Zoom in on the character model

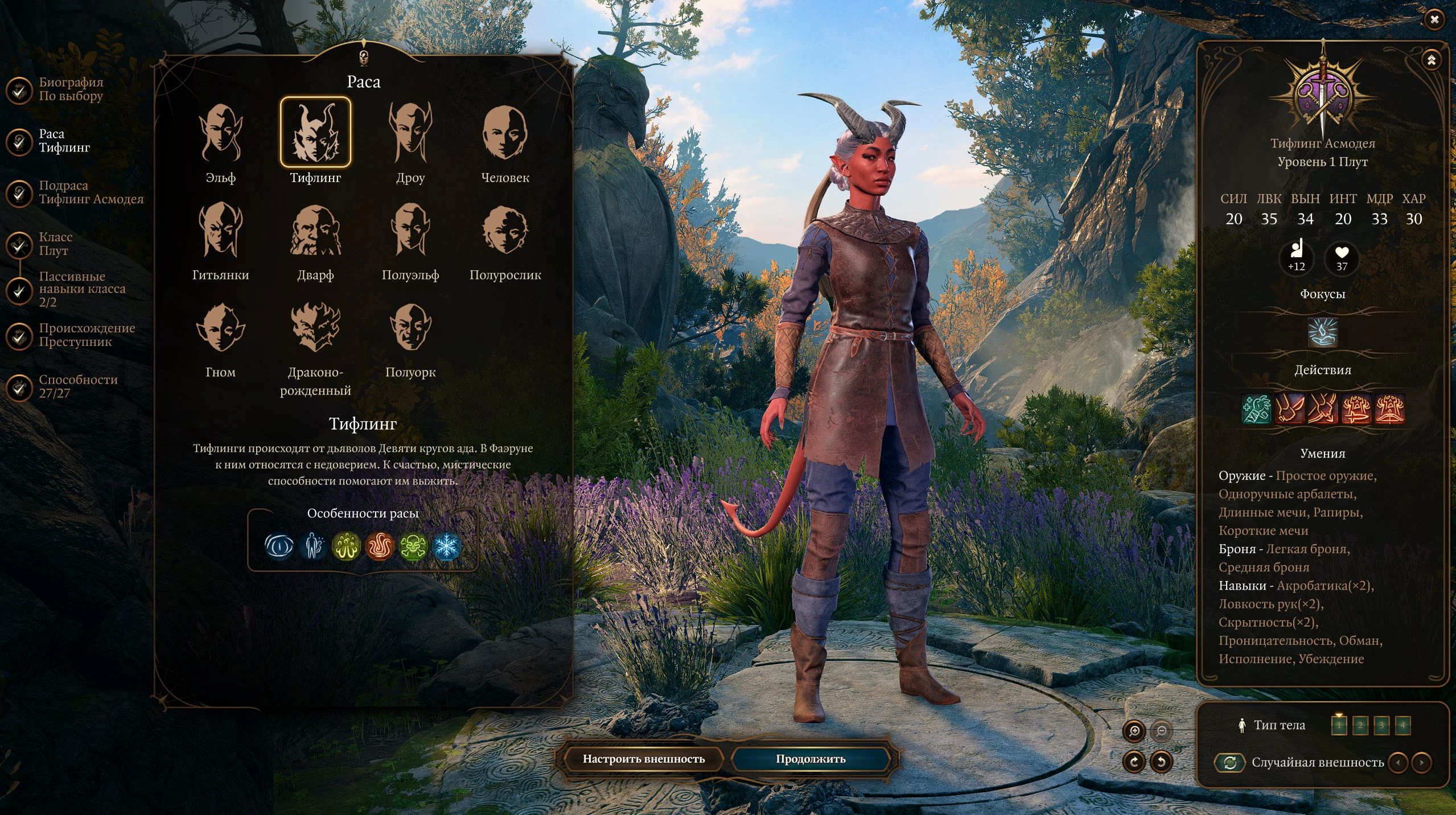coord(1134,731)
